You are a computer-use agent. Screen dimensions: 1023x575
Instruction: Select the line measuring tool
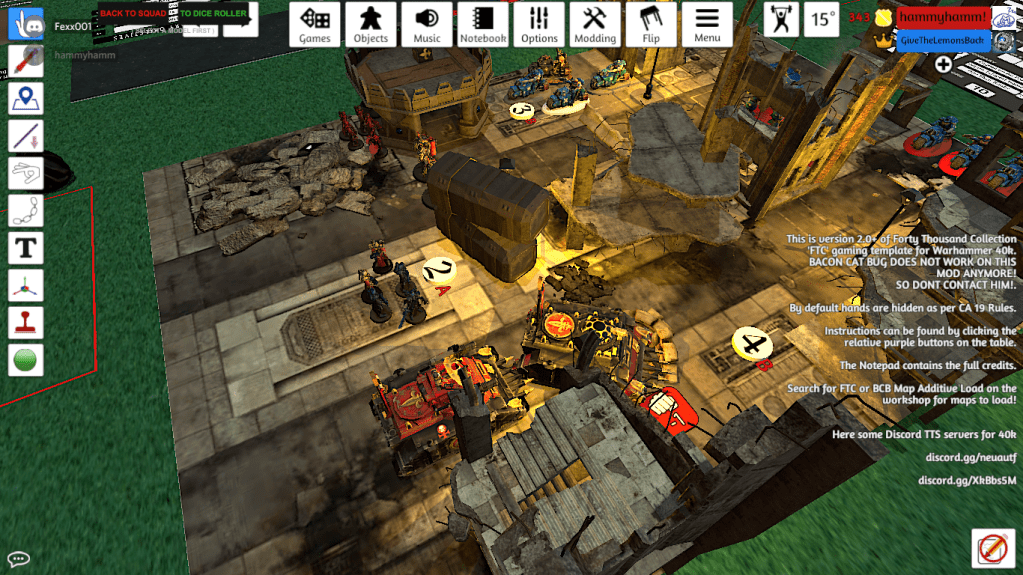(25, 135)
